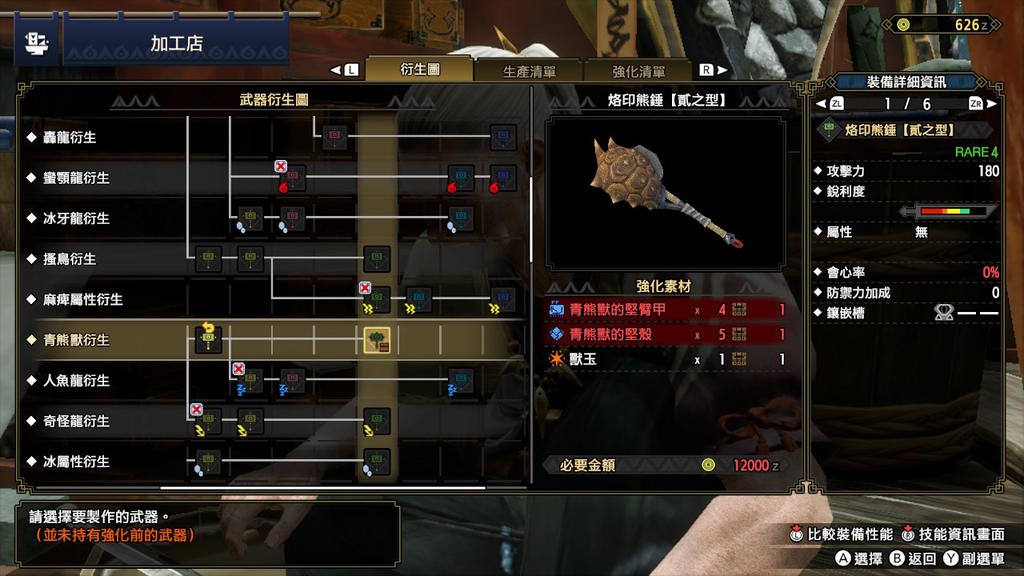The image size is (1024, 576).
Task: Switch to the 衍生圖 tab
Action: pyautogui.click(x=420, y=70)
